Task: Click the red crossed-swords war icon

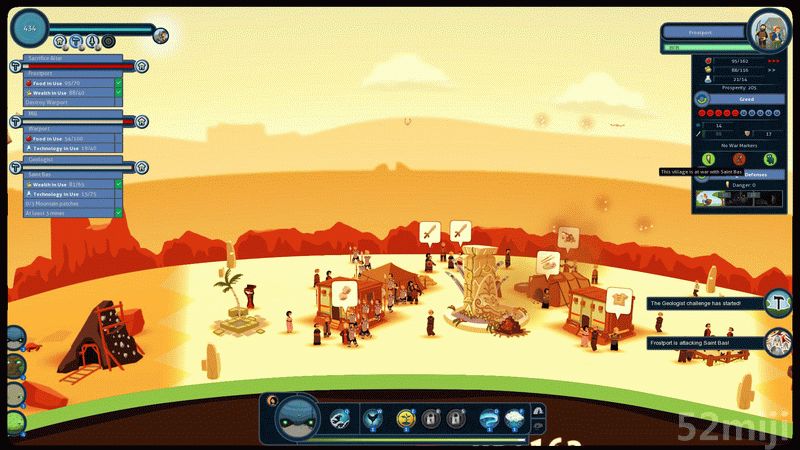Action: pyautogui.click(x=739, y=158)
